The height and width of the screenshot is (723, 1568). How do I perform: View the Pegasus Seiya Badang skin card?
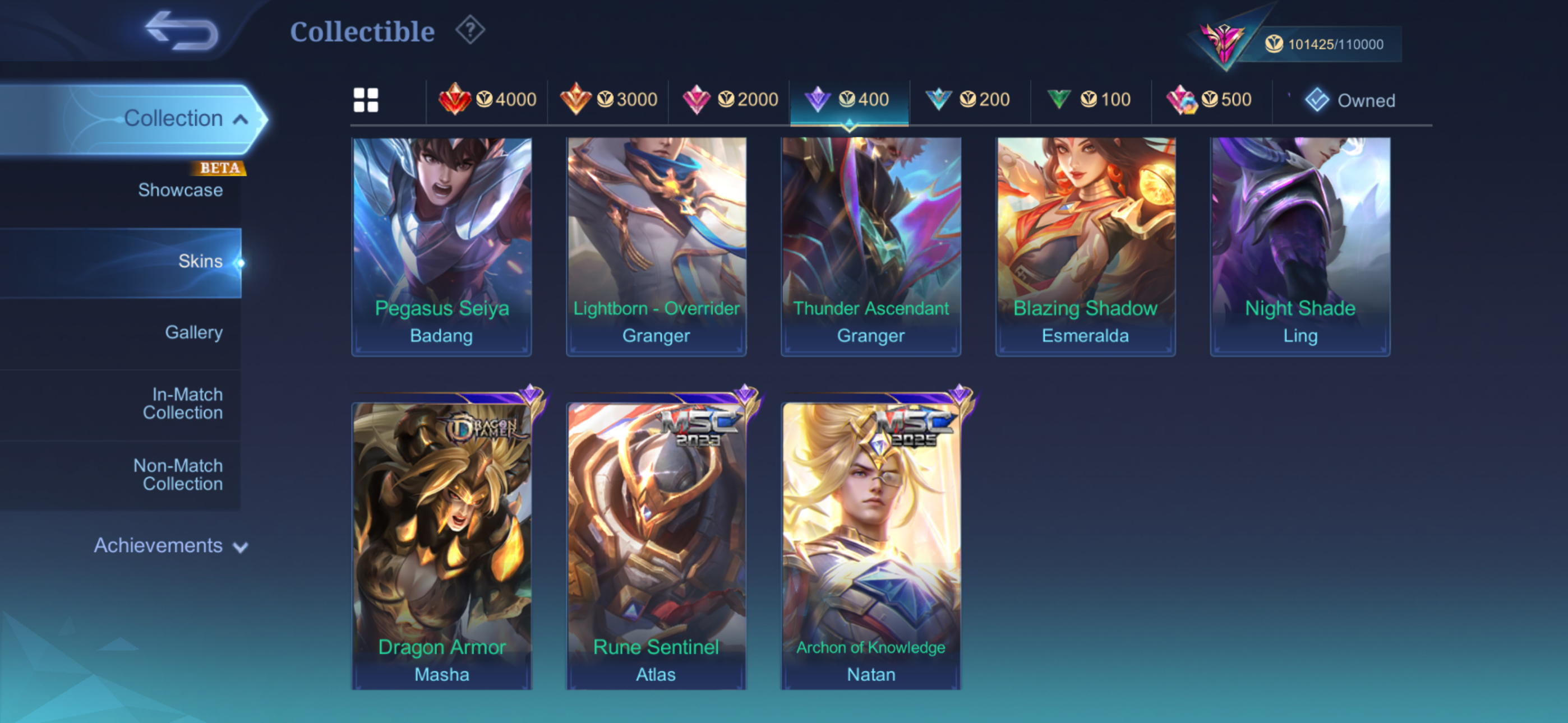coord(442,246)
